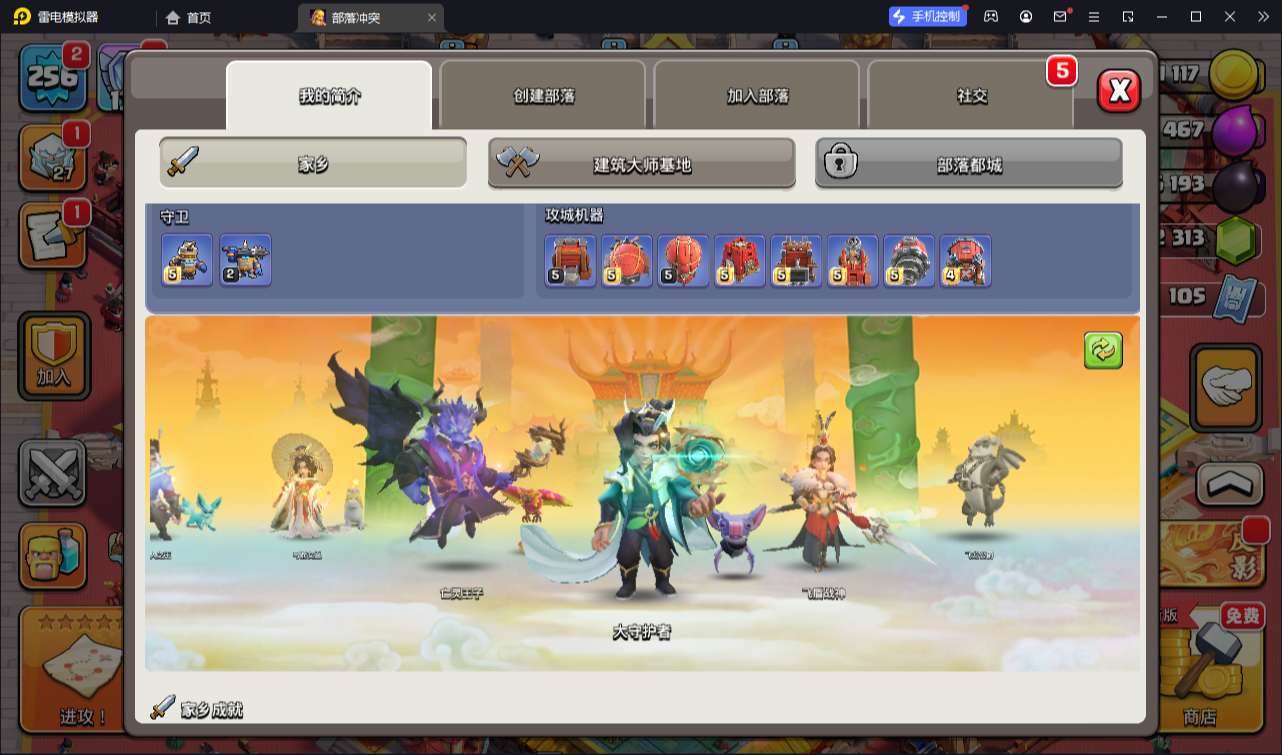Switch to the 首页 emulator tab

[x=189, y=17]
